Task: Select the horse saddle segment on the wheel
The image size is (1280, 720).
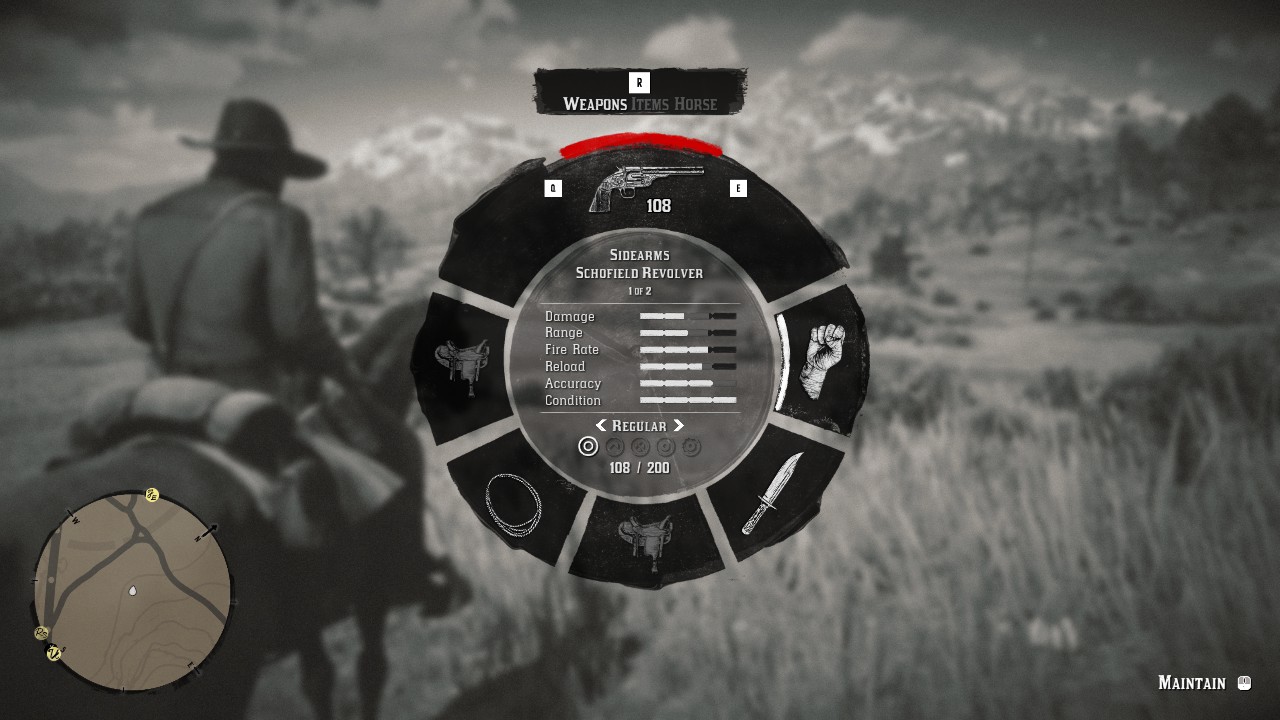Action: [x=465, y=370]
